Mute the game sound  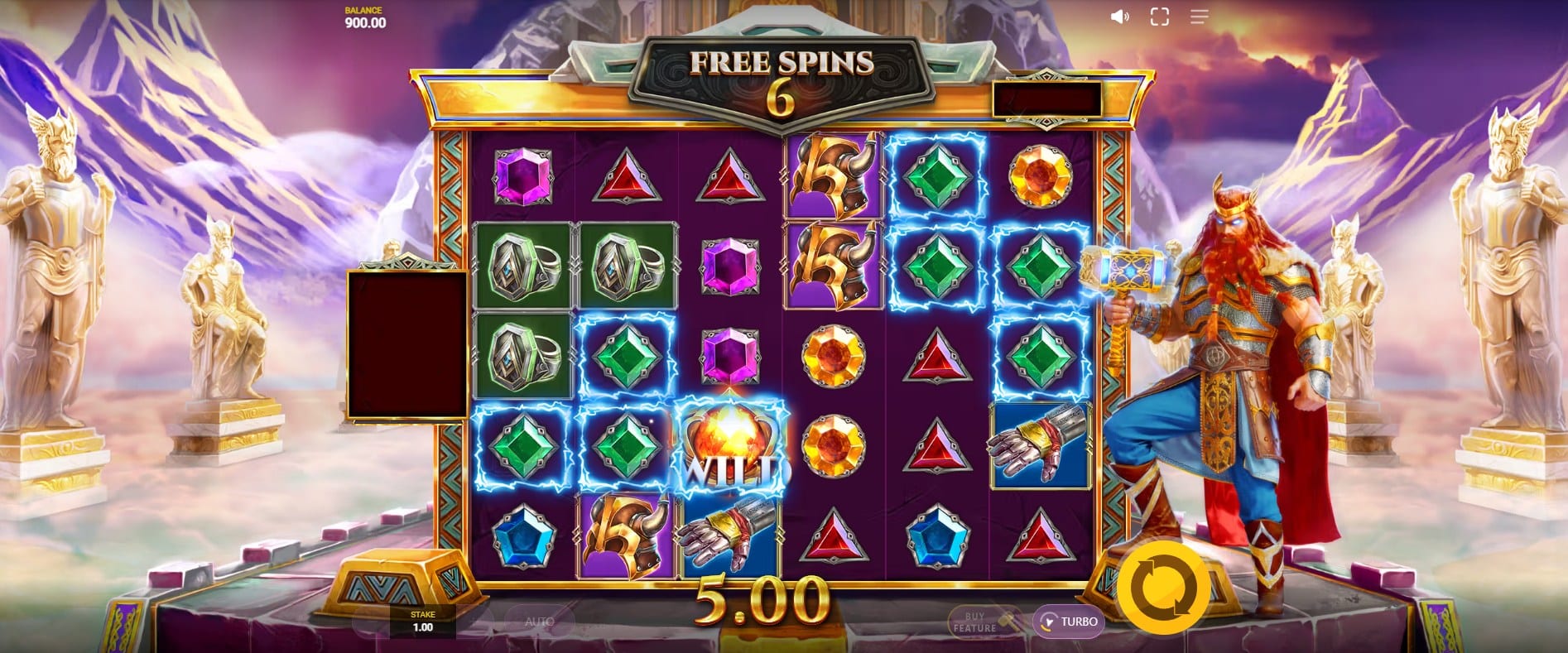(x=1119, y=17)
